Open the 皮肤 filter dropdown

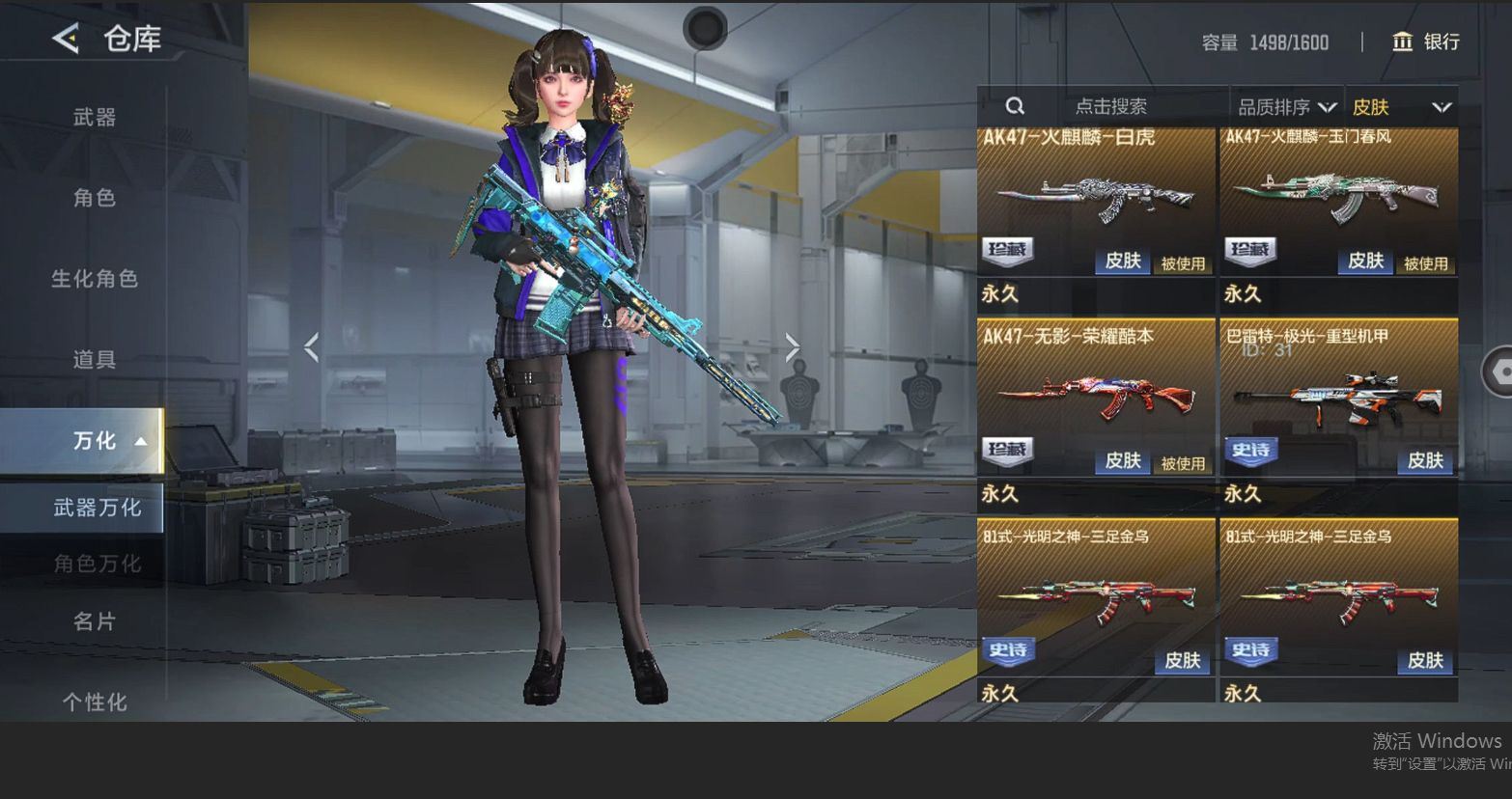(x=1401, y=107)
